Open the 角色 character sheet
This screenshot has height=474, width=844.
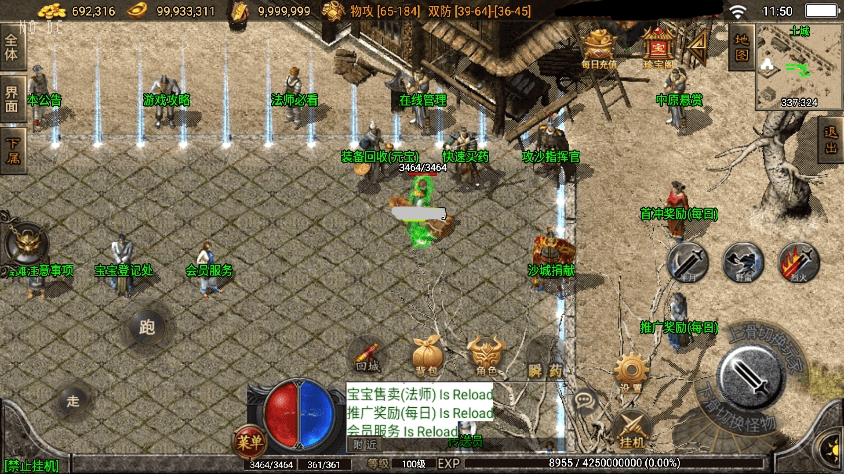487,357
